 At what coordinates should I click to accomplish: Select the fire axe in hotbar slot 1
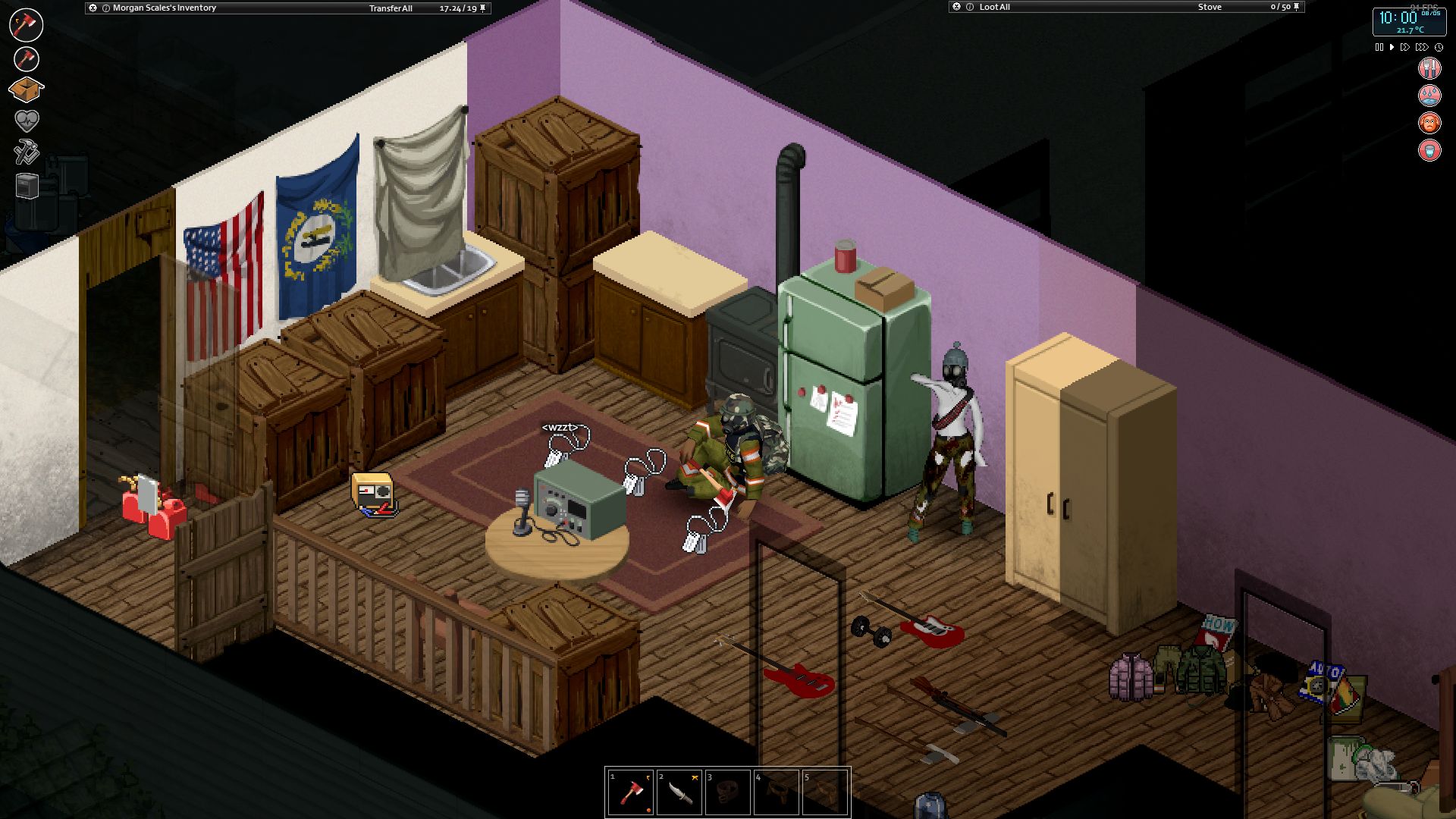coord(630,792)
